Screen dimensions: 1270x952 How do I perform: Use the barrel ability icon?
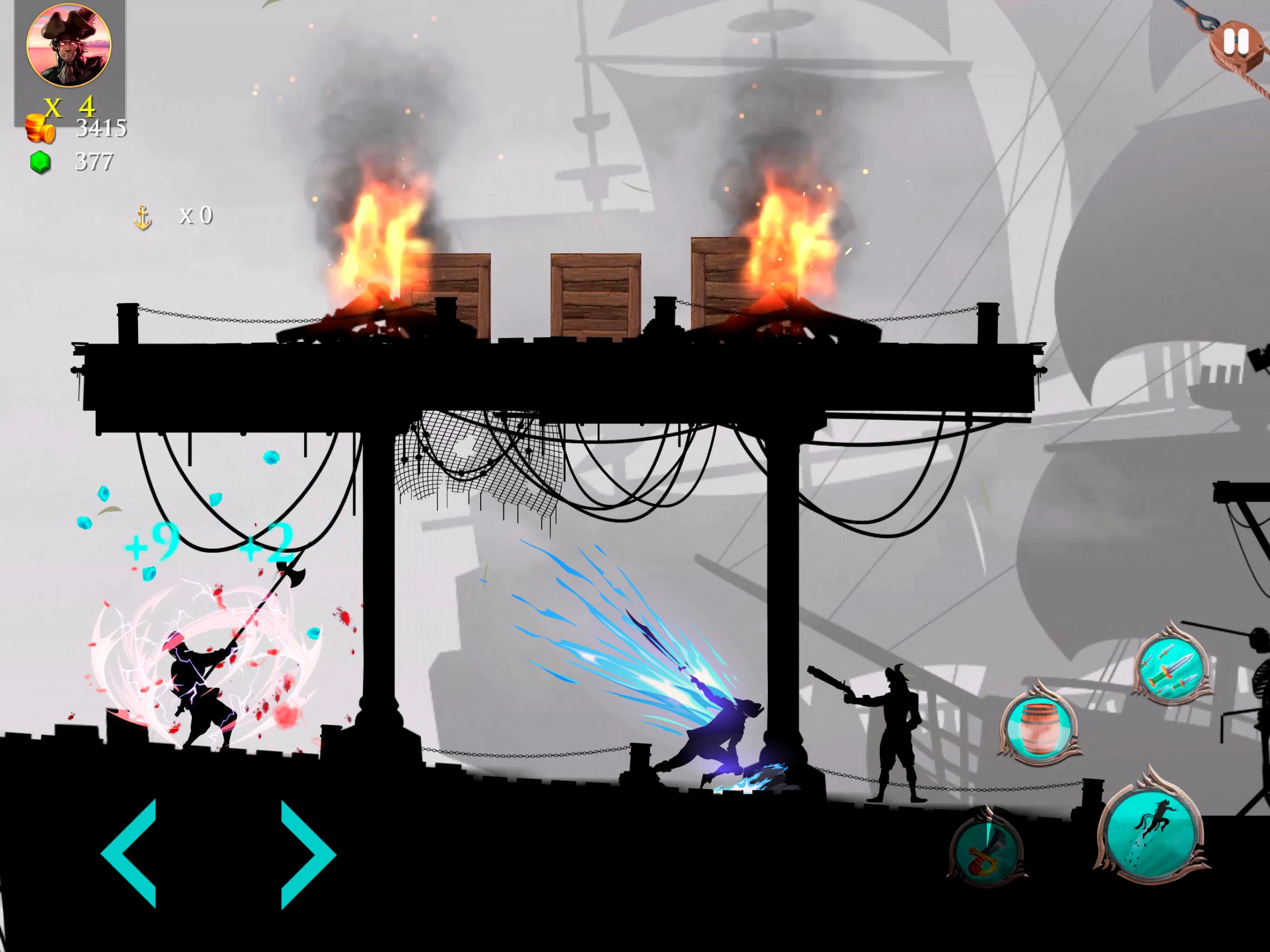click(1039, 726)
